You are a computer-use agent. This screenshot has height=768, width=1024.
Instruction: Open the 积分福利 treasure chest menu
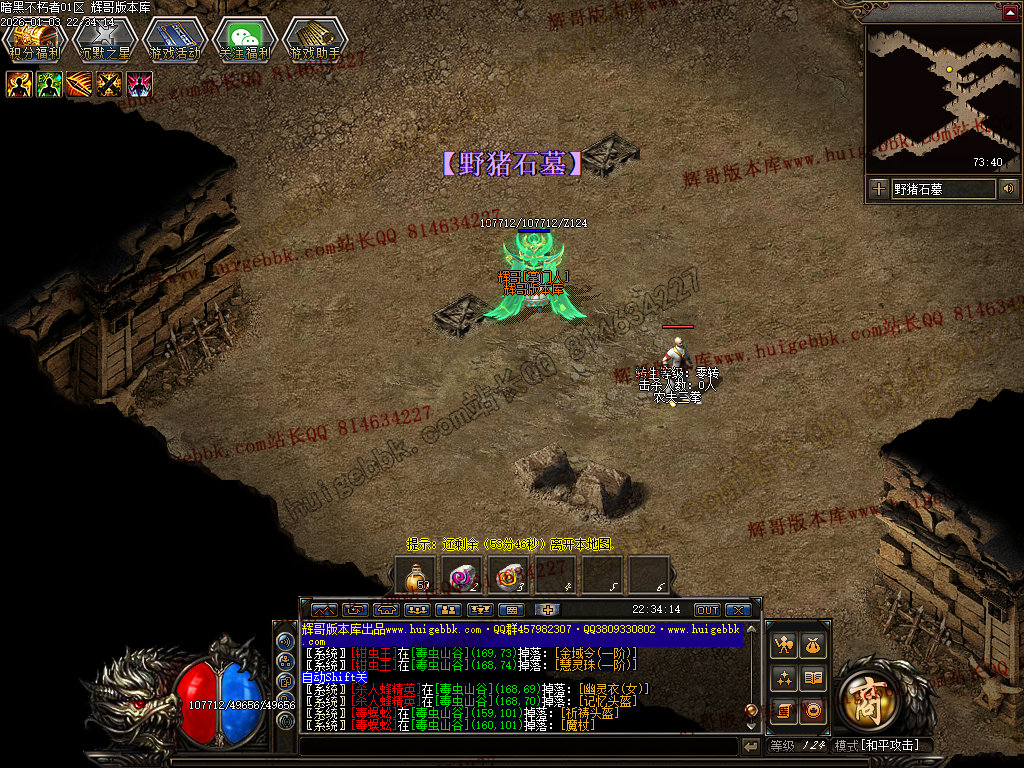click(34, 42)
